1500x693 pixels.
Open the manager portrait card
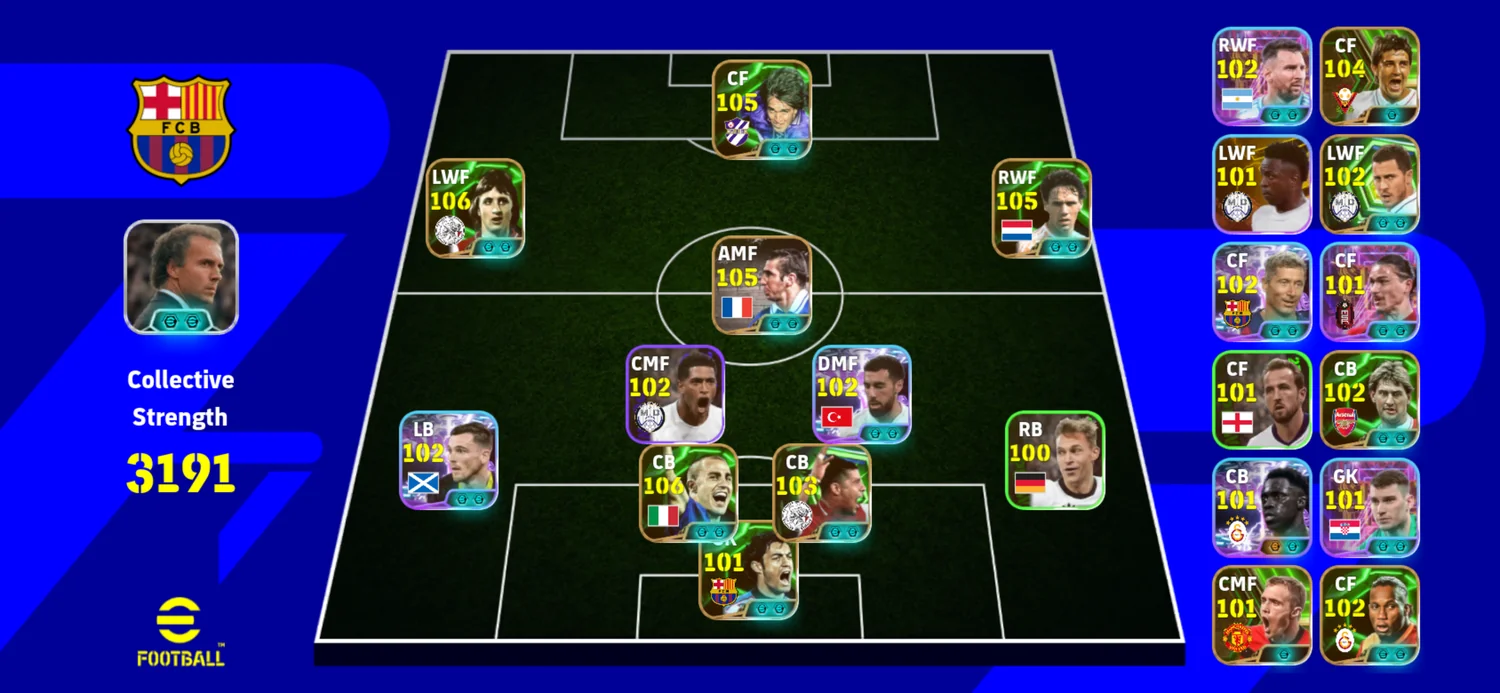tap(181, 277)
